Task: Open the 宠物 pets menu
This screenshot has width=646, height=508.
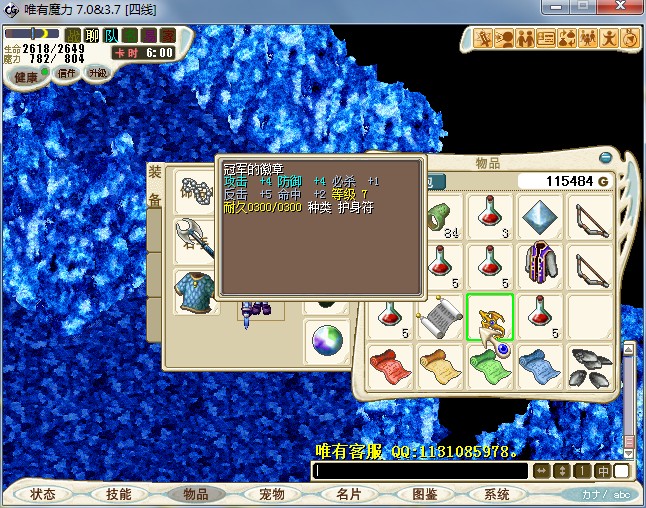Action: click(272, 494)
